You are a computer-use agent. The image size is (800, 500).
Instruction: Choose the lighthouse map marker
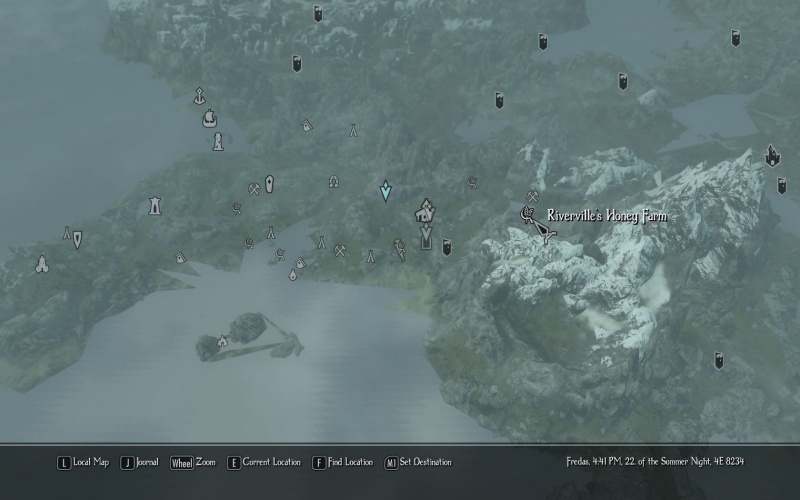(x=217, y=141)
